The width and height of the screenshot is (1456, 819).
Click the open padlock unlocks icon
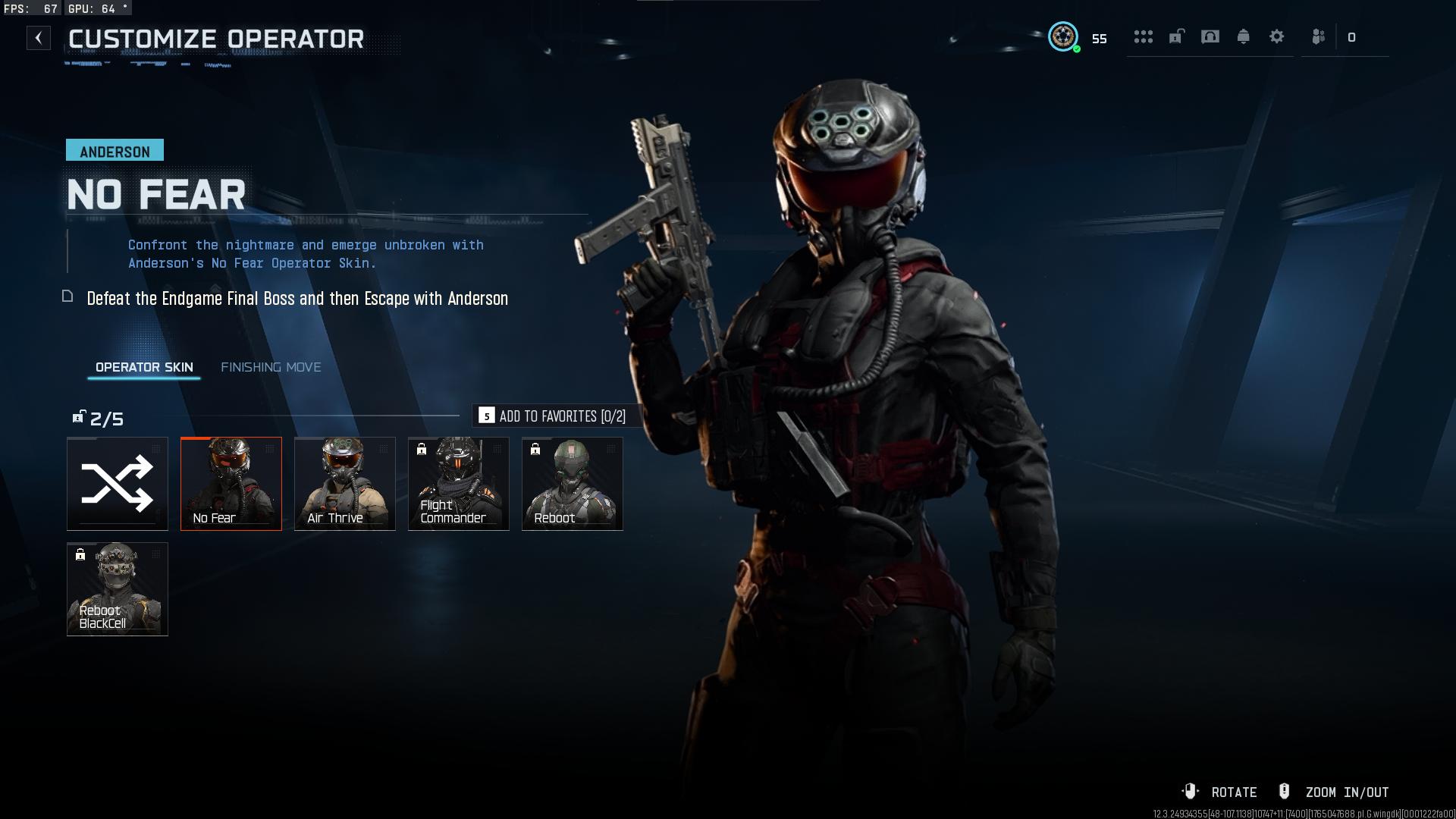[x=1176, y=37]
